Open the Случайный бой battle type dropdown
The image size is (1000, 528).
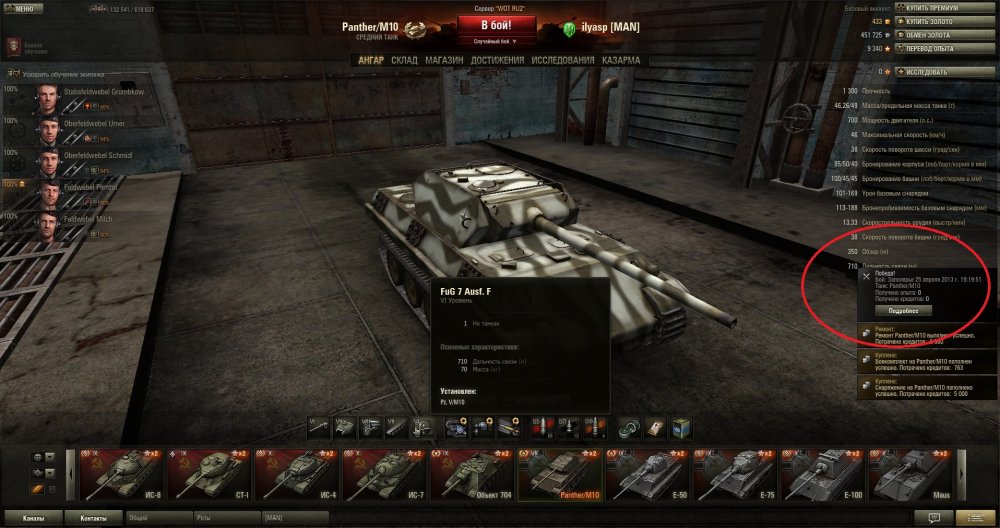tap(499, 42)
